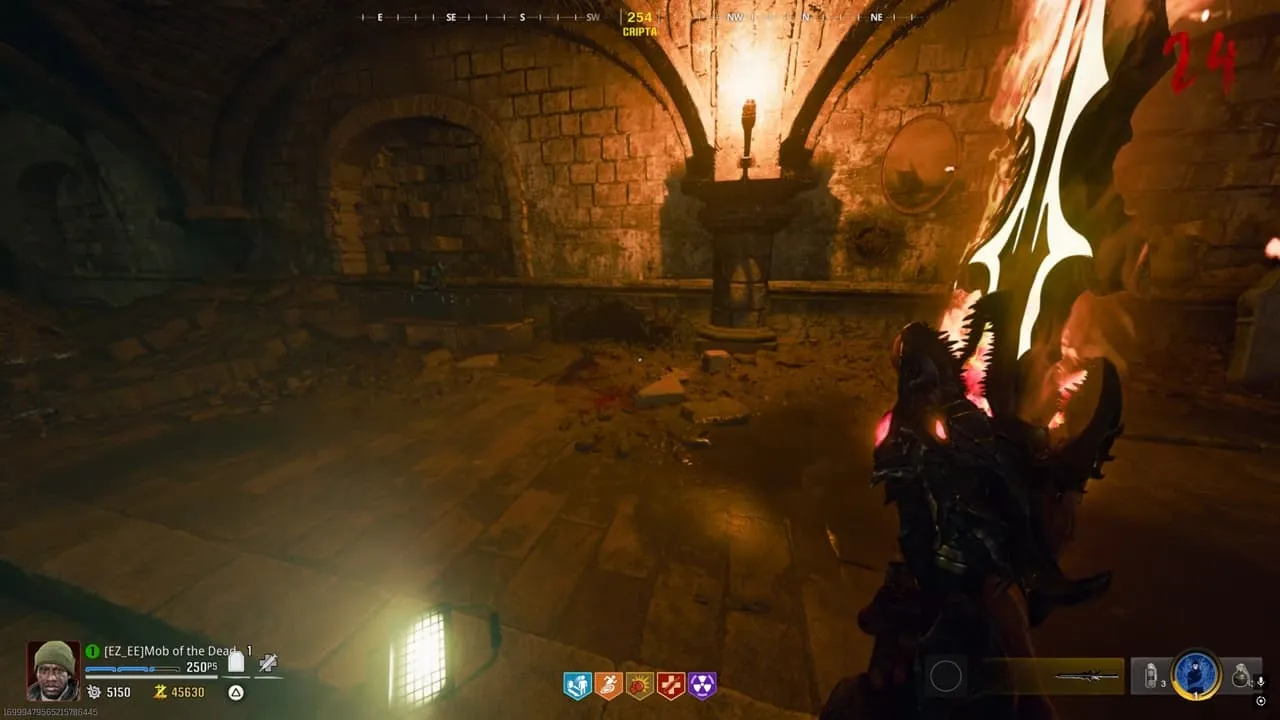Image resolution: width=1280 pixels, height=720 pixels.
Task: Click the purple radiation-symbol perk icon
Action: point(702,685)
